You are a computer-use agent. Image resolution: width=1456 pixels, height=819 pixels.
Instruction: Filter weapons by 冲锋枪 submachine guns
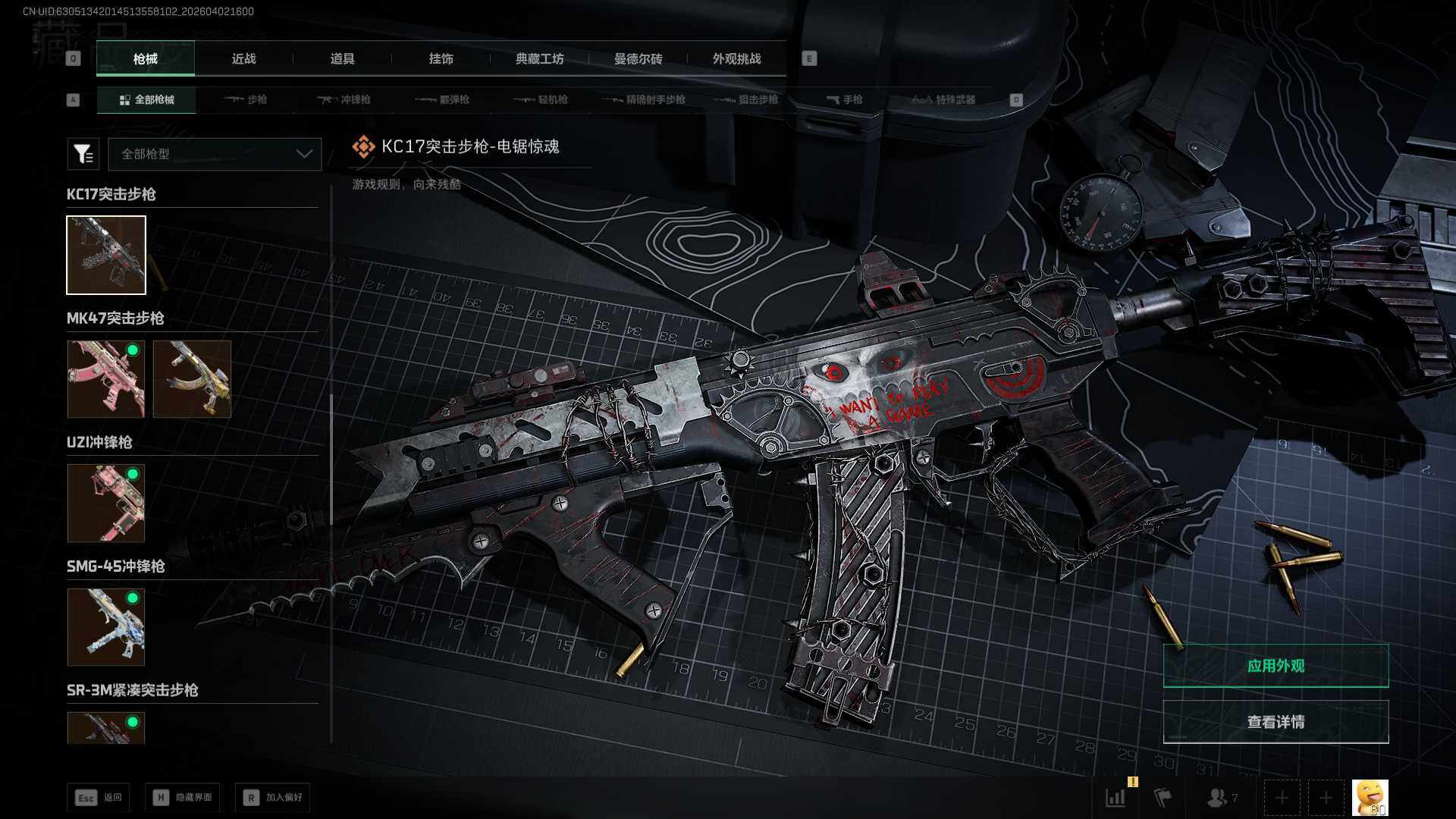[344, 99]
